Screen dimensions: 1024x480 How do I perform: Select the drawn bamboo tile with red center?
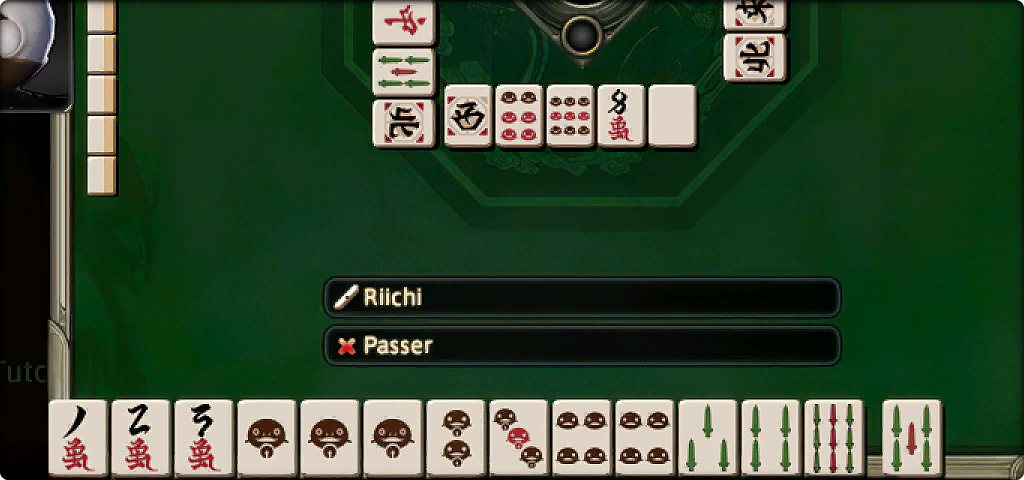912,438
